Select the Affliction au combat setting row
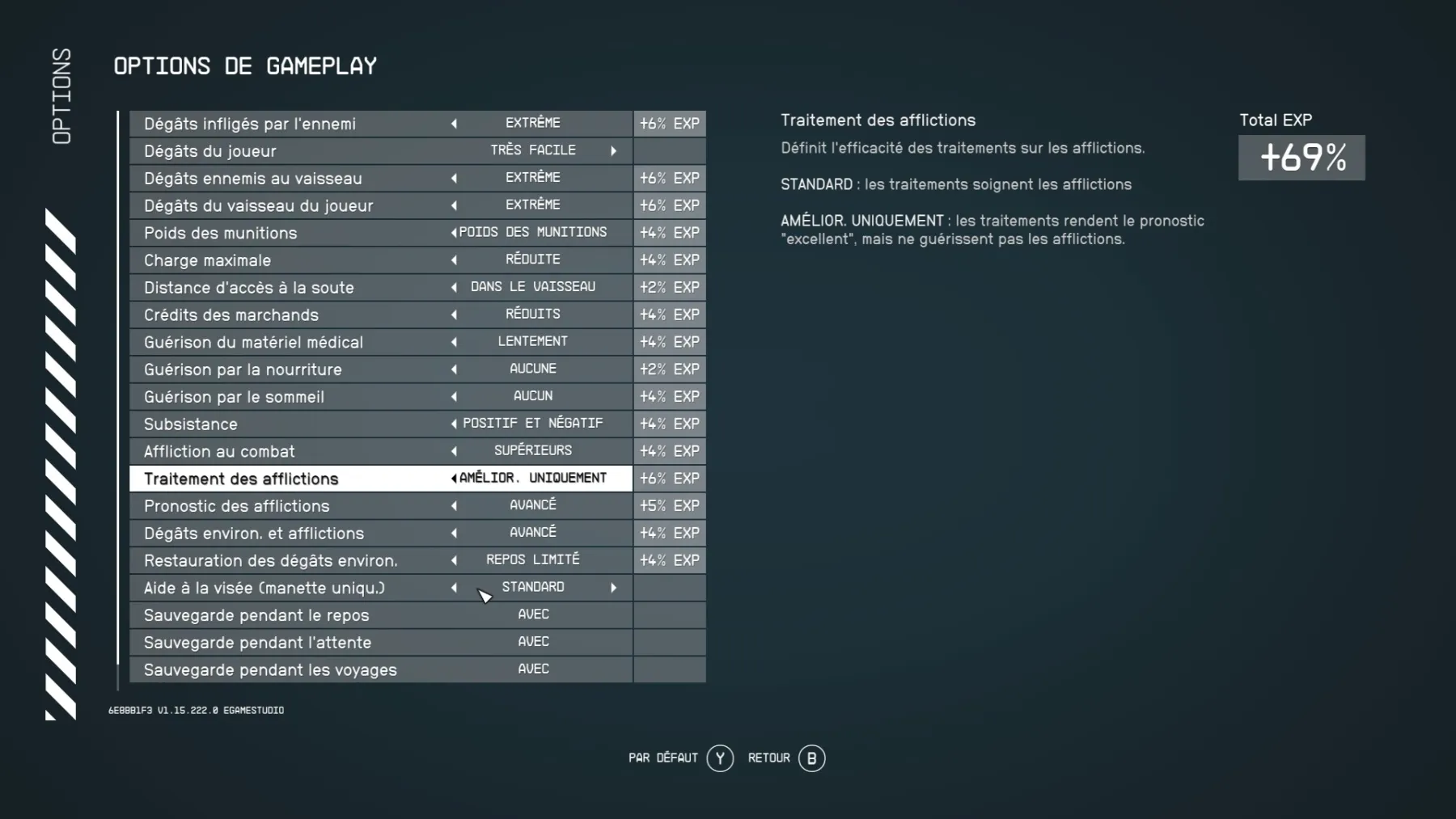Image resolution: width=1456 pixels, height=819 pixels. click(324, 451)
